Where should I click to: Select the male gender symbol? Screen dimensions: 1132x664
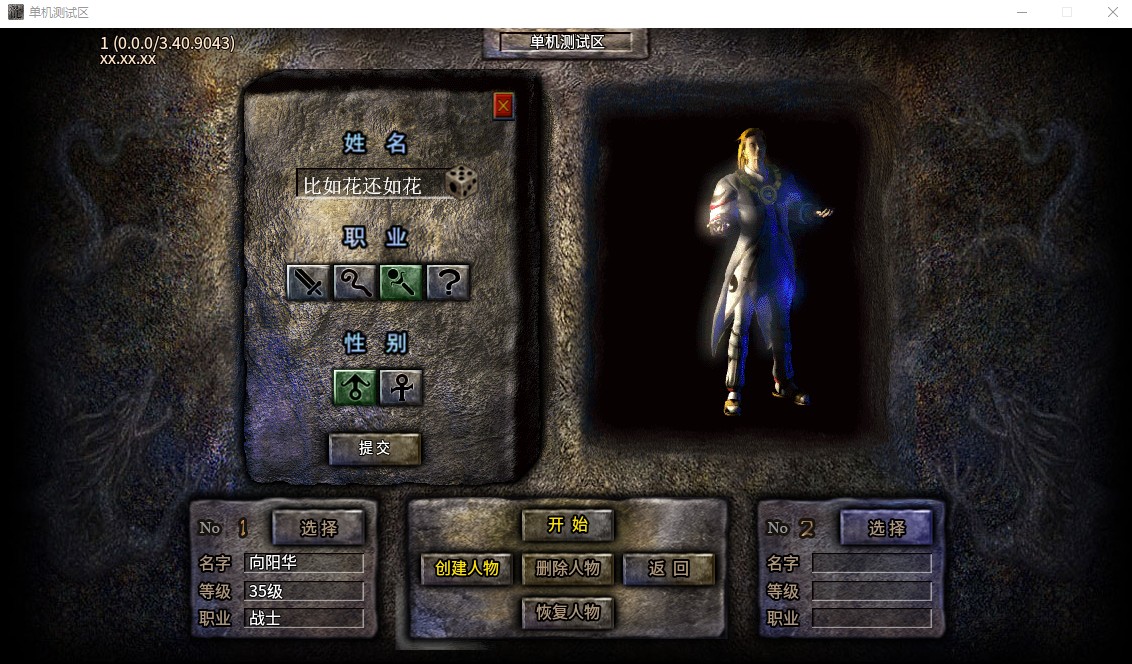(355, 387)
